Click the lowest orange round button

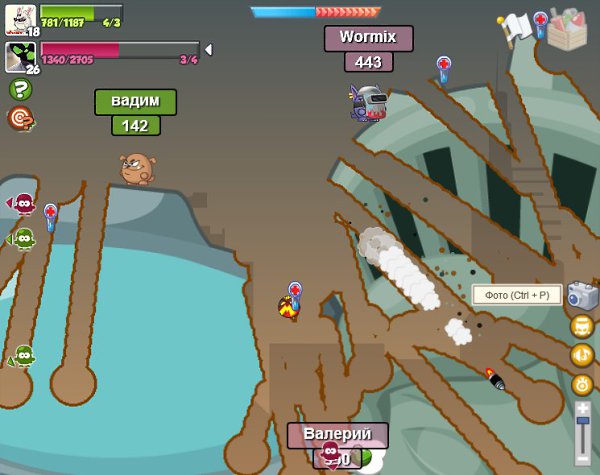(x=582, y=384)
